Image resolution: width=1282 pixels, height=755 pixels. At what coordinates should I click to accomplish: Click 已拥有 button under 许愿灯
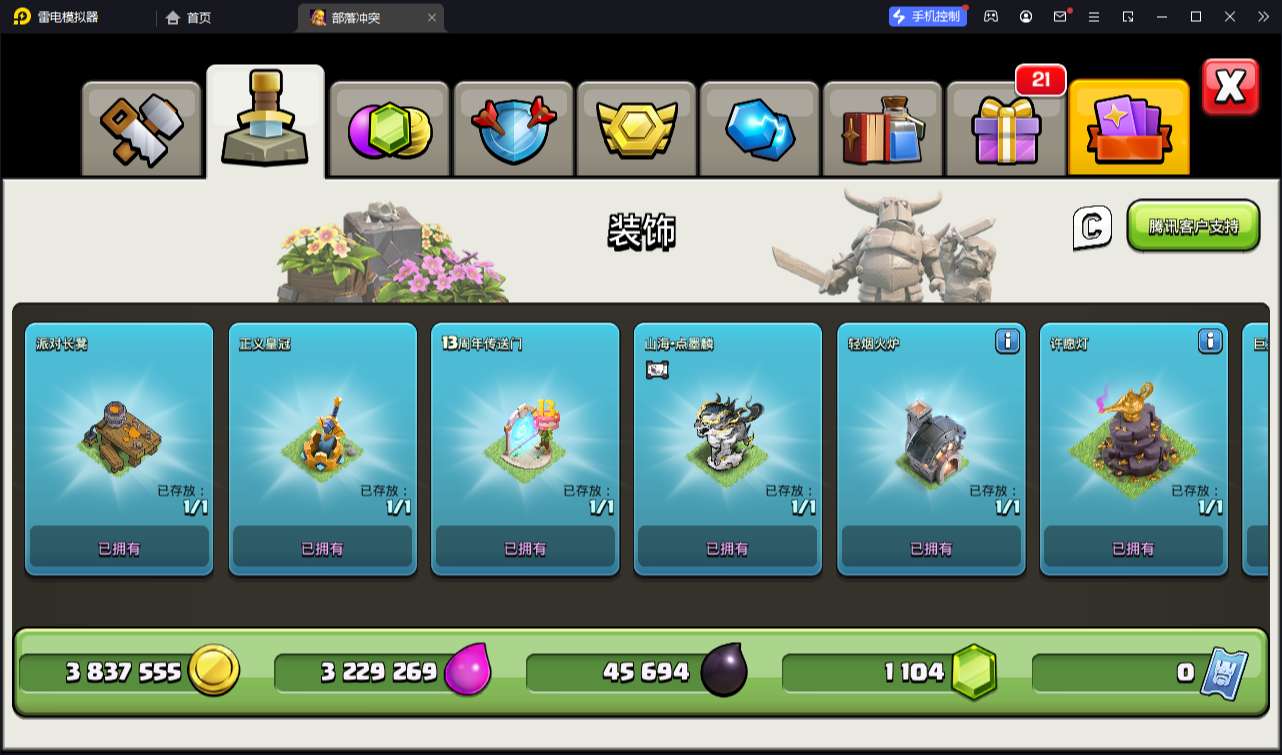pyautogui.click(x=1133, y=548)
